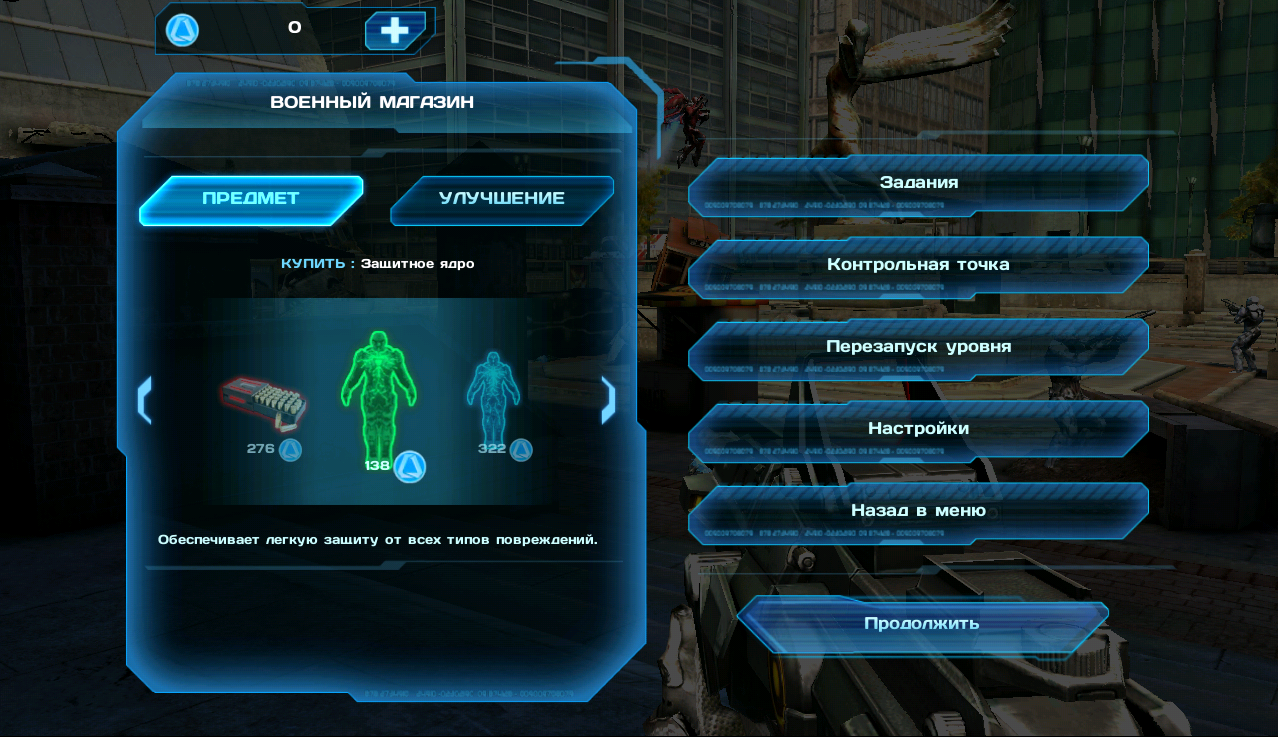Switch to the ПРЕДМЕТ tab

coord(250,198)
